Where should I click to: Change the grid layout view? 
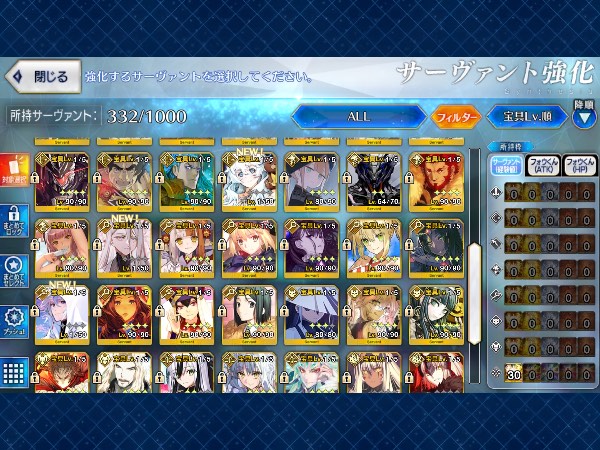(x=15, y=374)
